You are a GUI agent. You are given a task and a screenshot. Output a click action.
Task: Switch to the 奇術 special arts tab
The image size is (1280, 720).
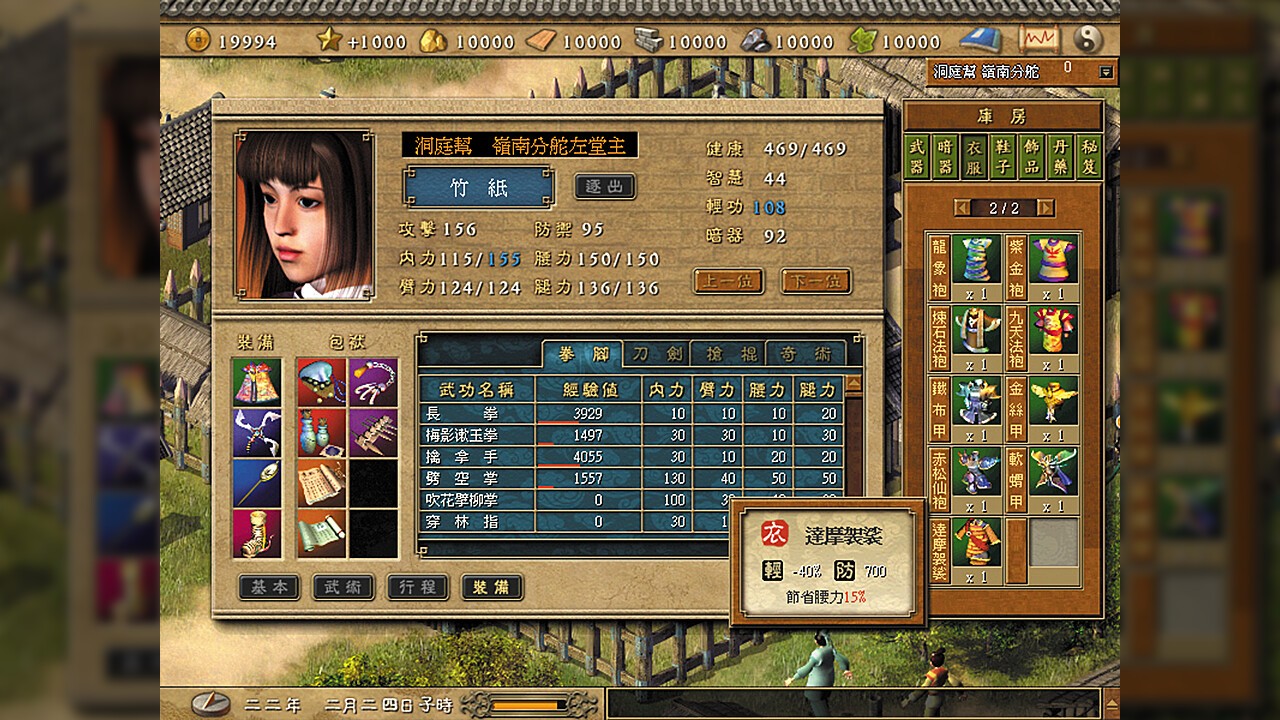(805, 354)
